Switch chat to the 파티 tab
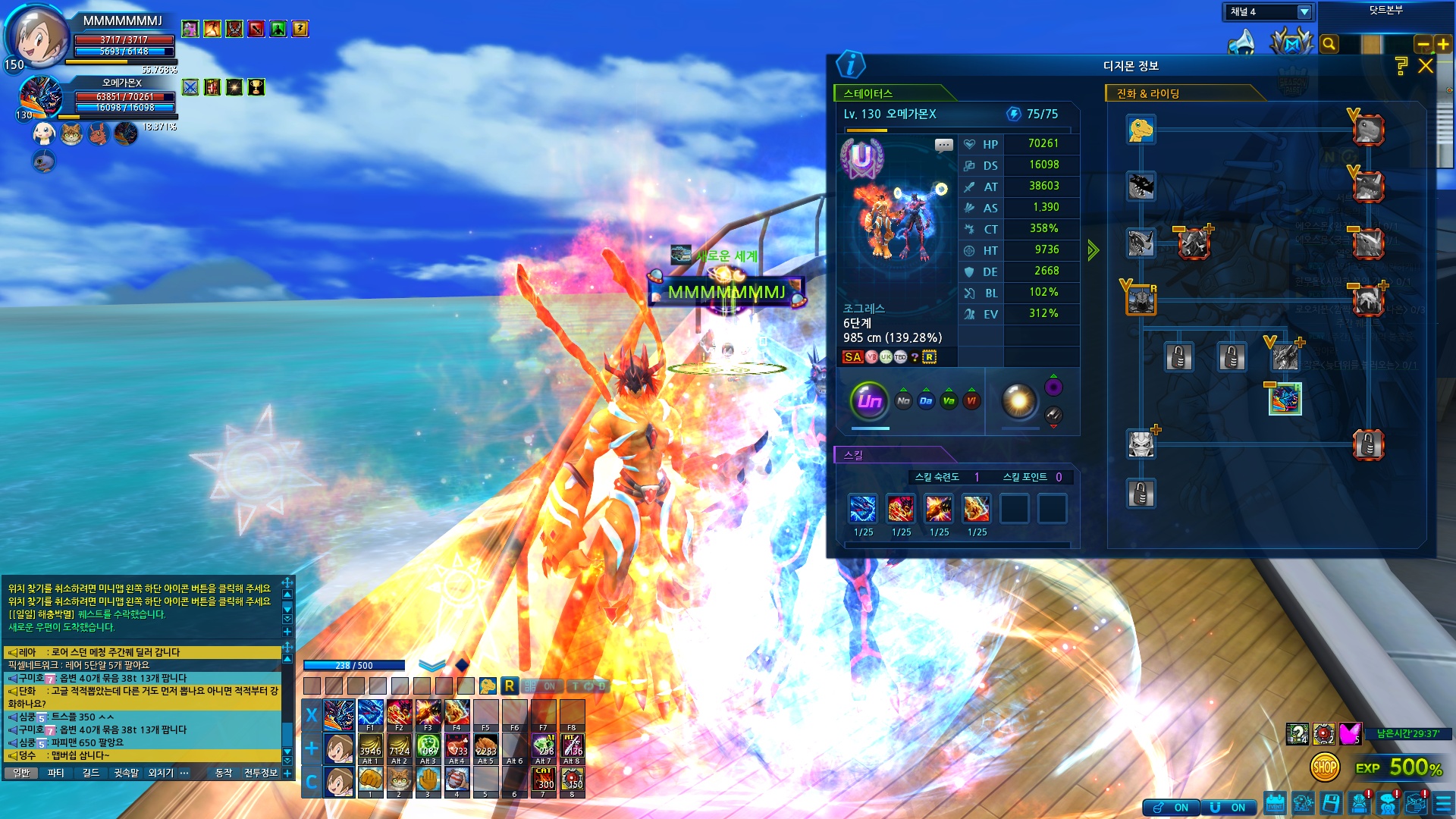The image size is (1456, 819). [x=55, y=773]
